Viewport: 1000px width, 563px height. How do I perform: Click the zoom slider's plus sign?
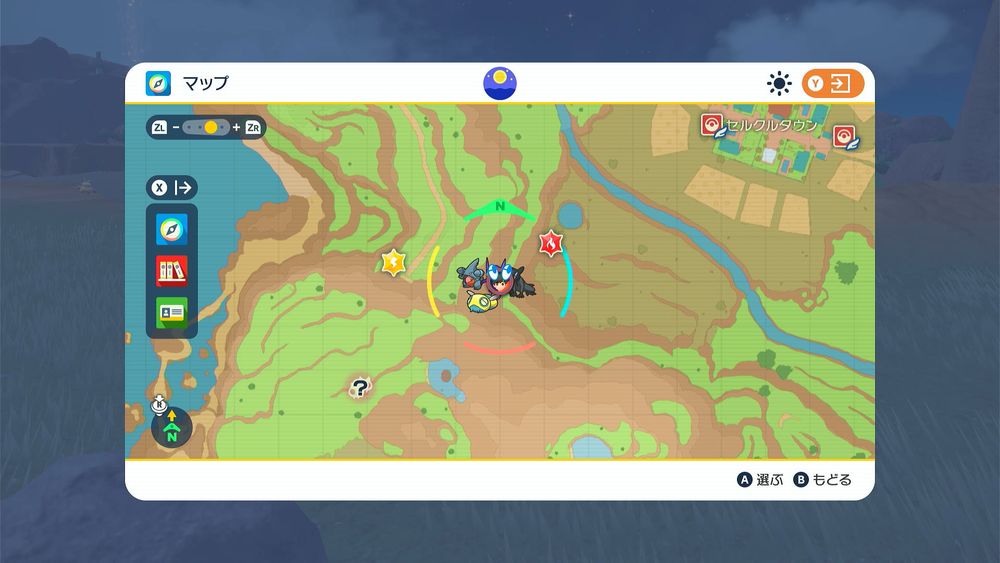tap(236, 128)
